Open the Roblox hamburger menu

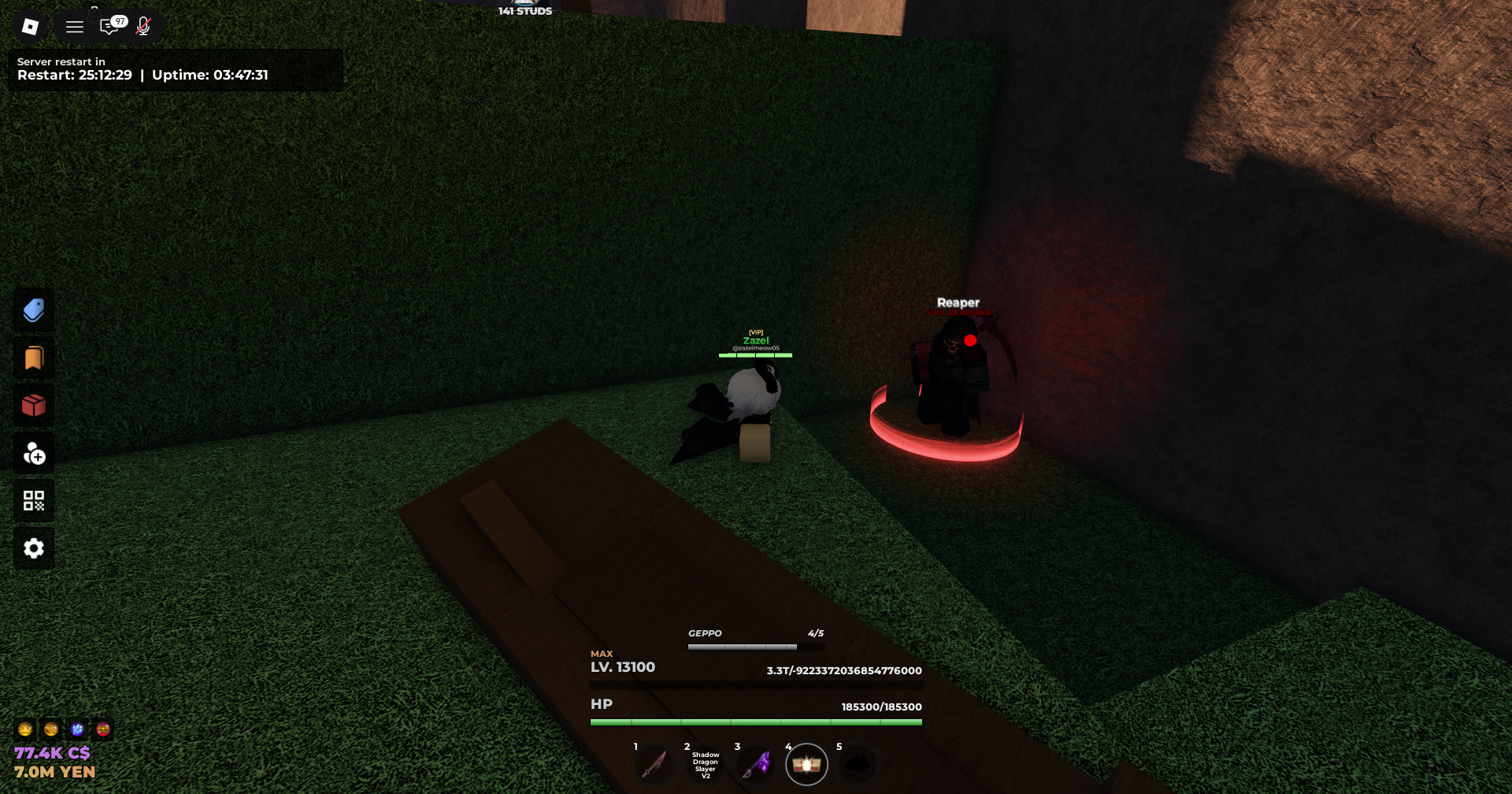[x=74, y=26]
